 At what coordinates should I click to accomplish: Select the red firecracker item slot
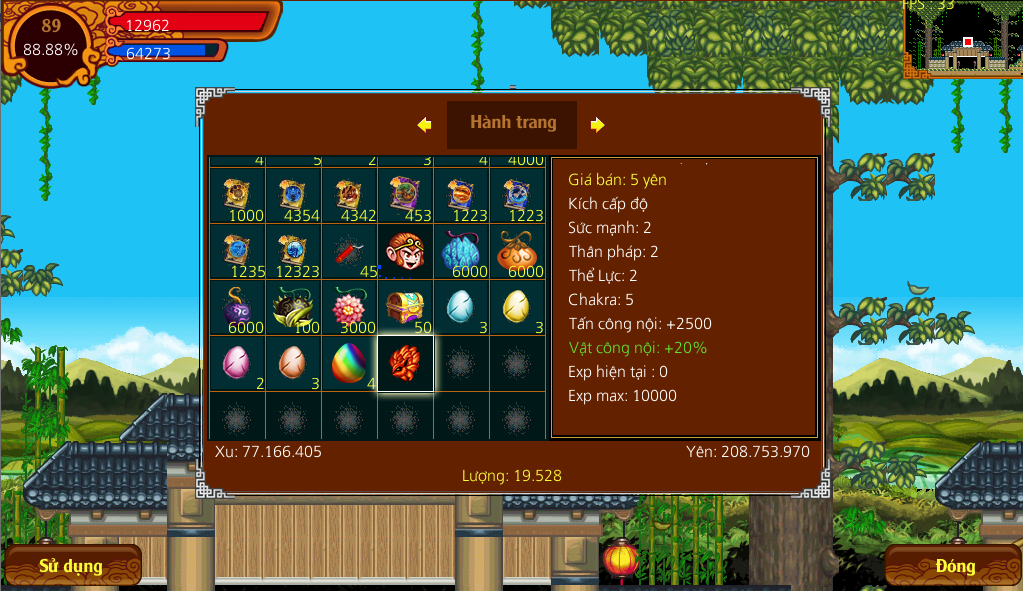point(349,250)
